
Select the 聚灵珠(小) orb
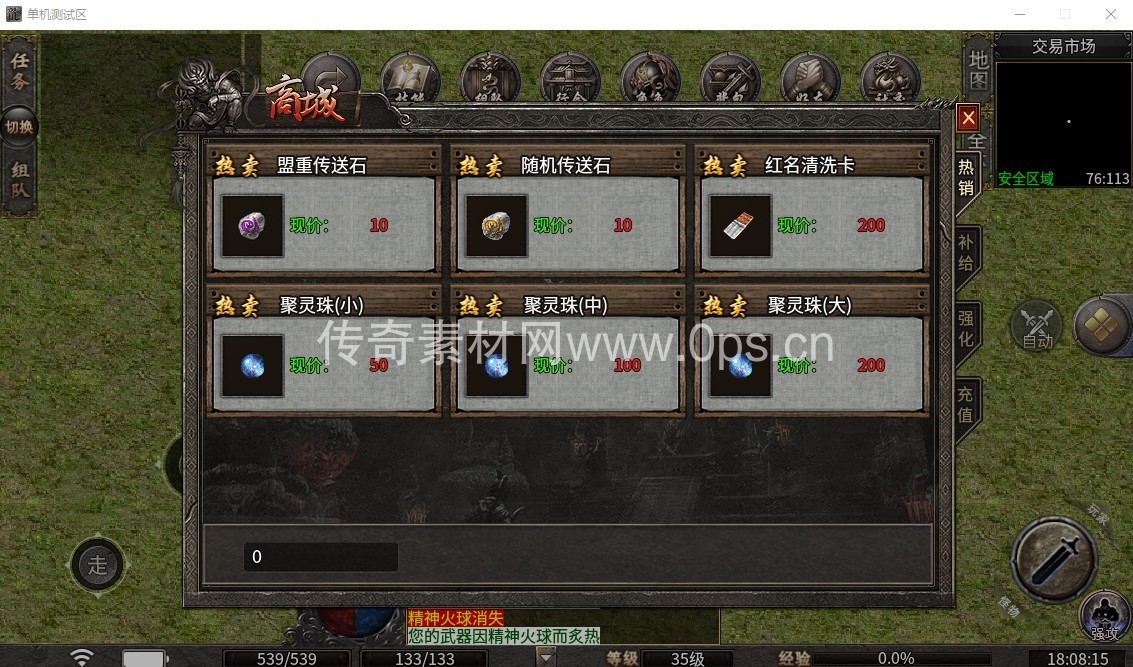253,366
